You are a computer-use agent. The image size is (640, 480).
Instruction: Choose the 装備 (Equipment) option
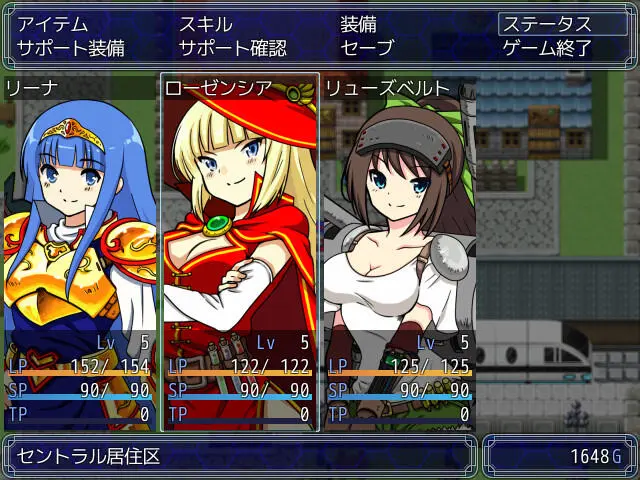tap(358, 24)
